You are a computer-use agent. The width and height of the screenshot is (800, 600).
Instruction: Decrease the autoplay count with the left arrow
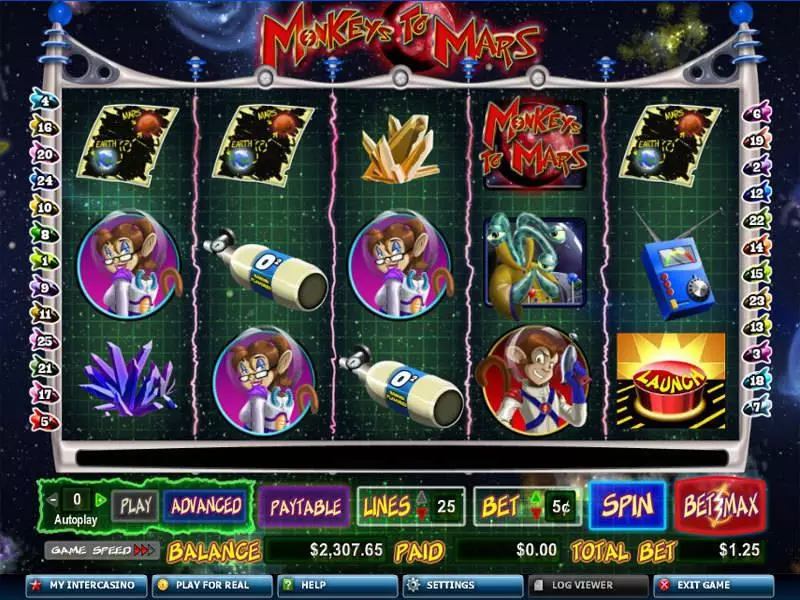pyautogui.click(x=52, y=497)
